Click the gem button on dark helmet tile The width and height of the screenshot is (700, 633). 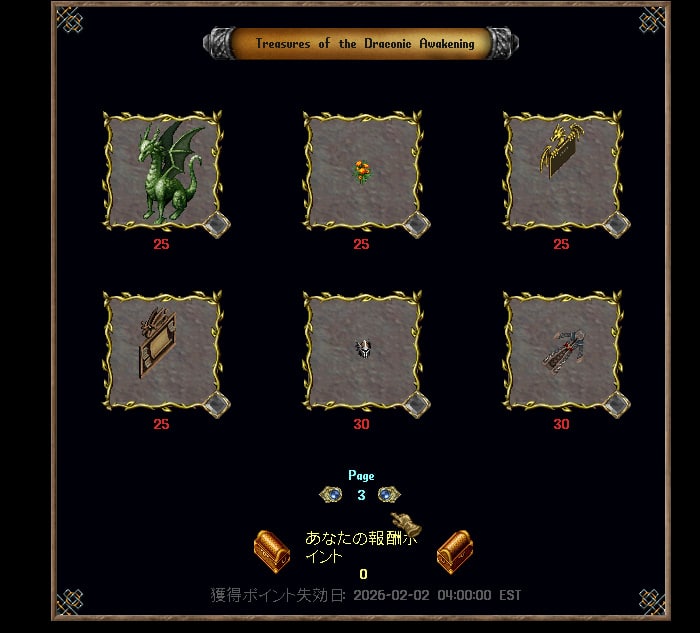click(417, 404)
